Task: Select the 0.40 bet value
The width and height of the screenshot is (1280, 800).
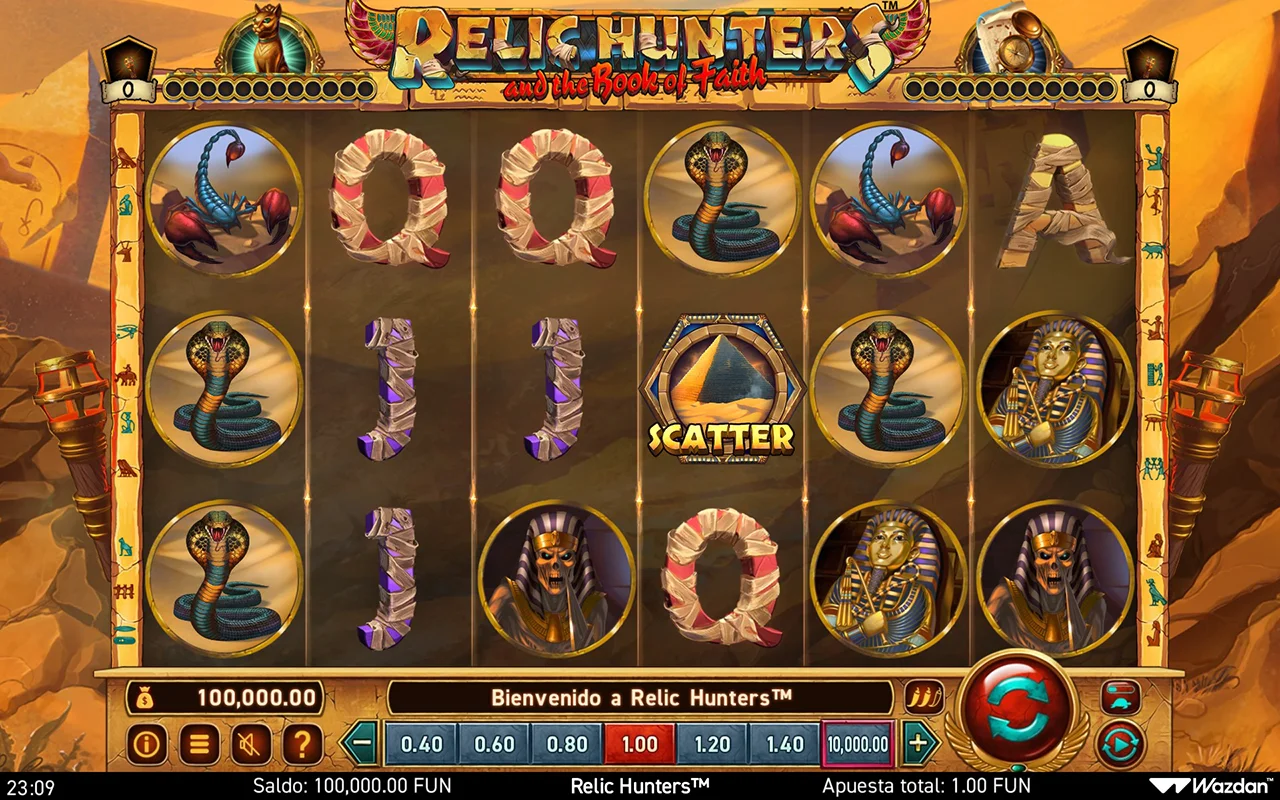Action: (421, 744)
